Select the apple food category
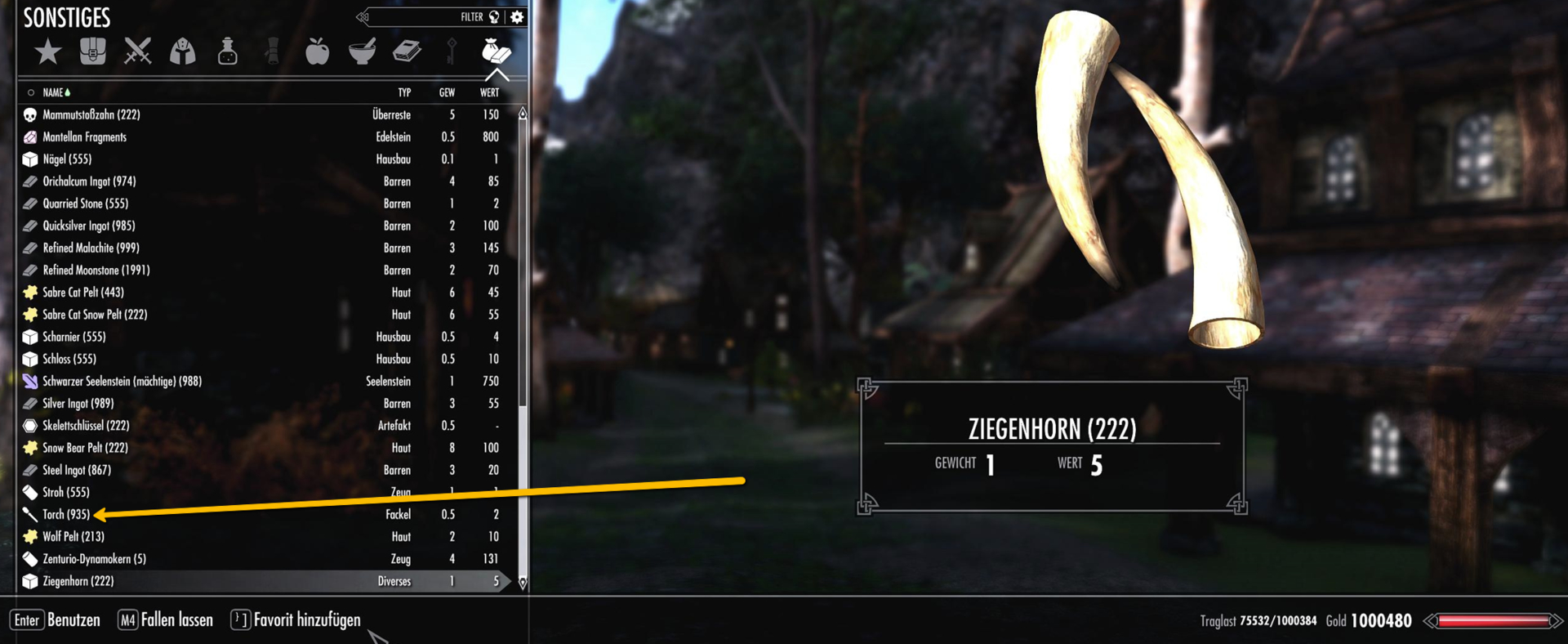 pos(318,51)
